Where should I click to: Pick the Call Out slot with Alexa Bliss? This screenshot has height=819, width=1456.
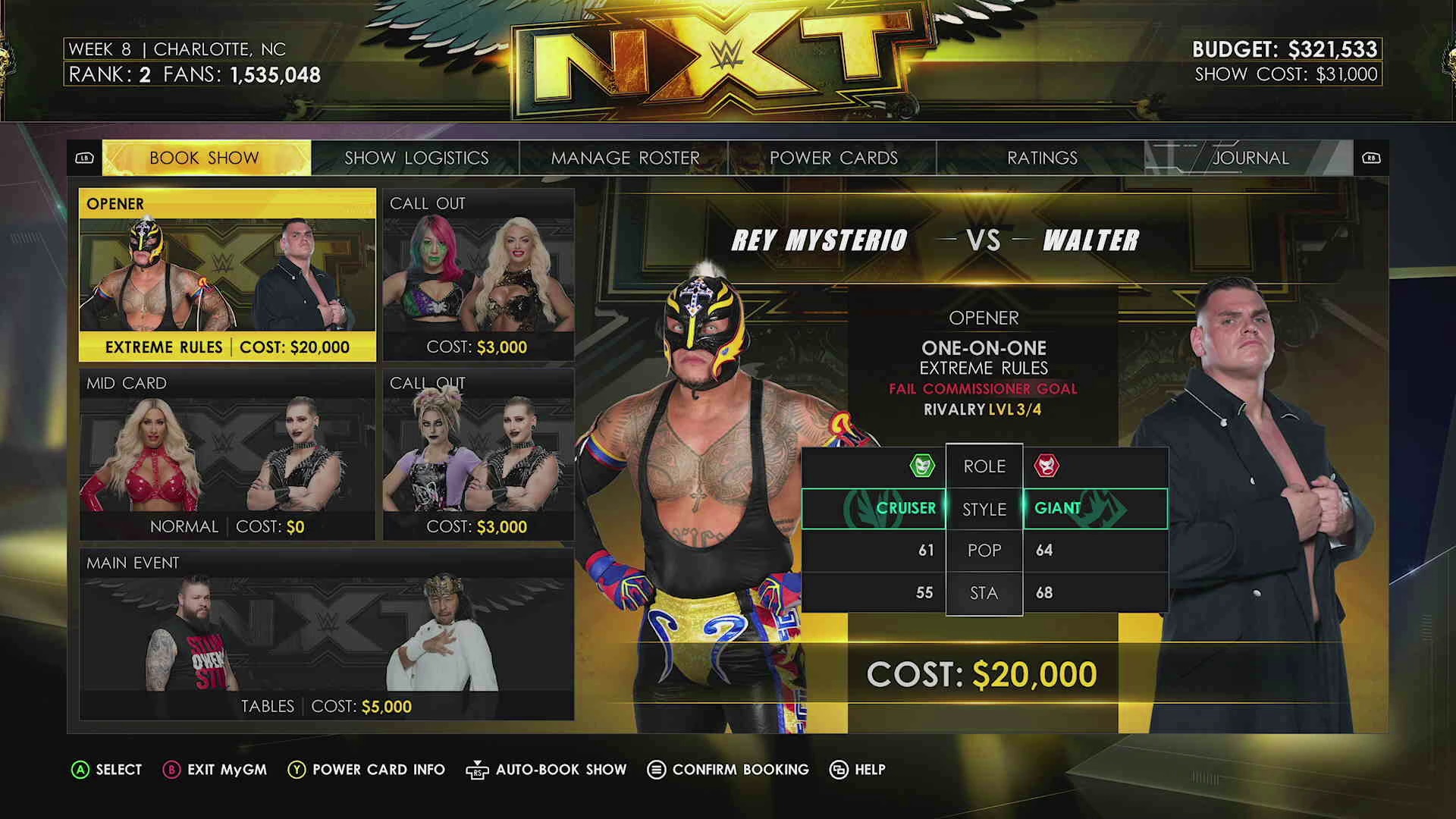(x=479, y=454)
